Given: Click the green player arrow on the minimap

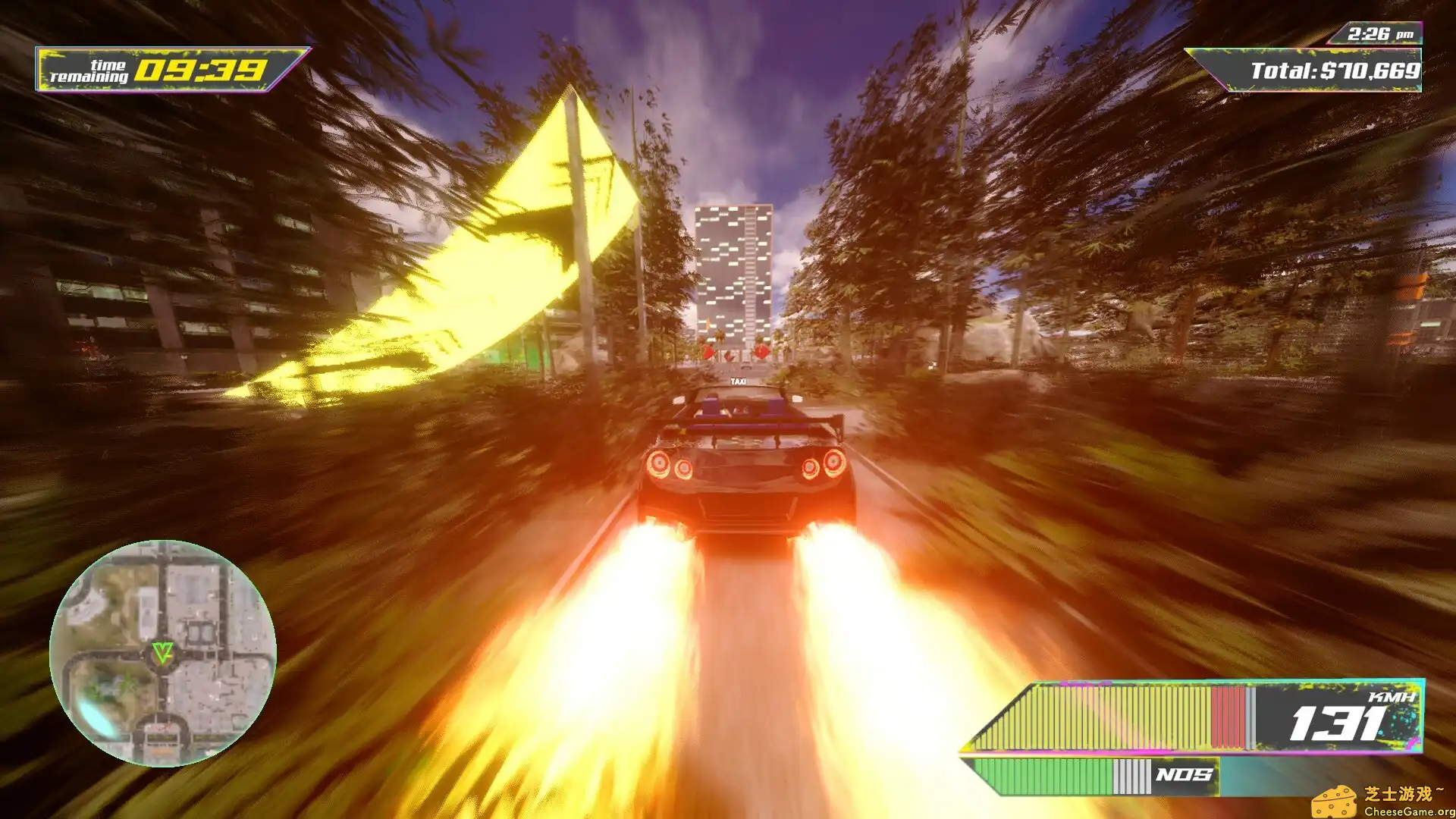Looking at the screenshot, I should (163, 653).
